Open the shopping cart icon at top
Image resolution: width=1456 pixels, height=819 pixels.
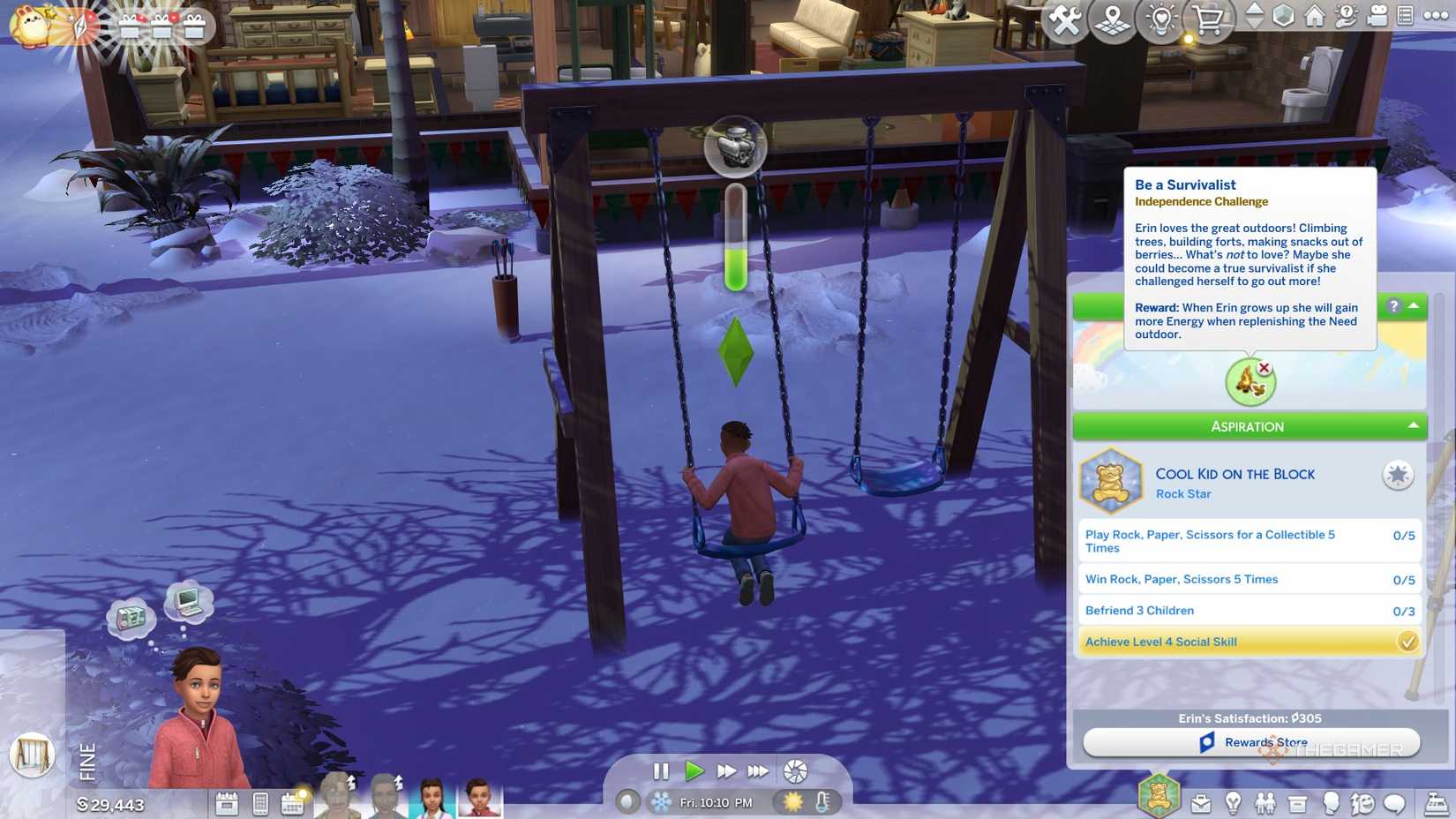point(1208,19)
